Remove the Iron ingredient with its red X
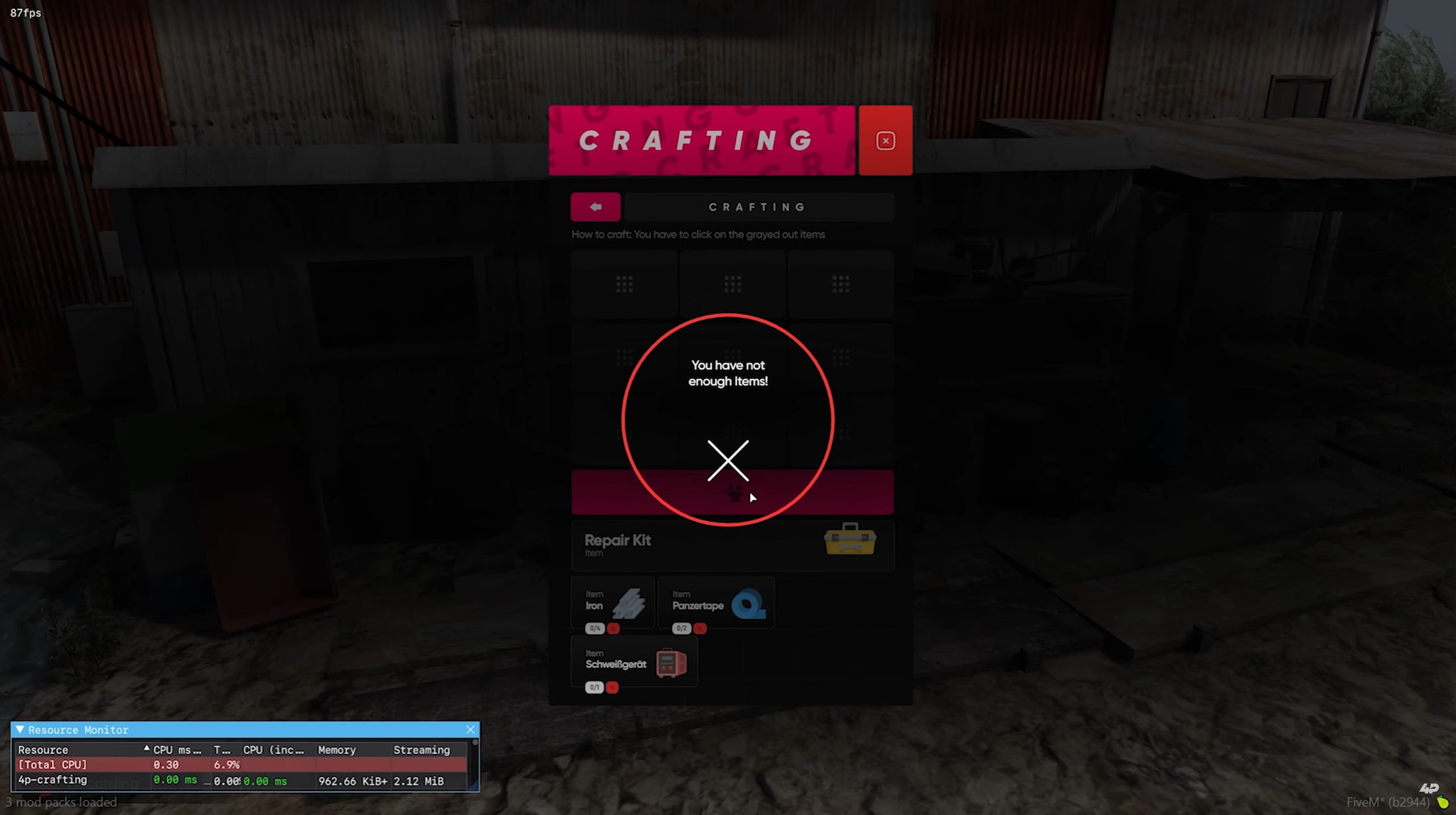1456x815 pixels. [614, 629]
